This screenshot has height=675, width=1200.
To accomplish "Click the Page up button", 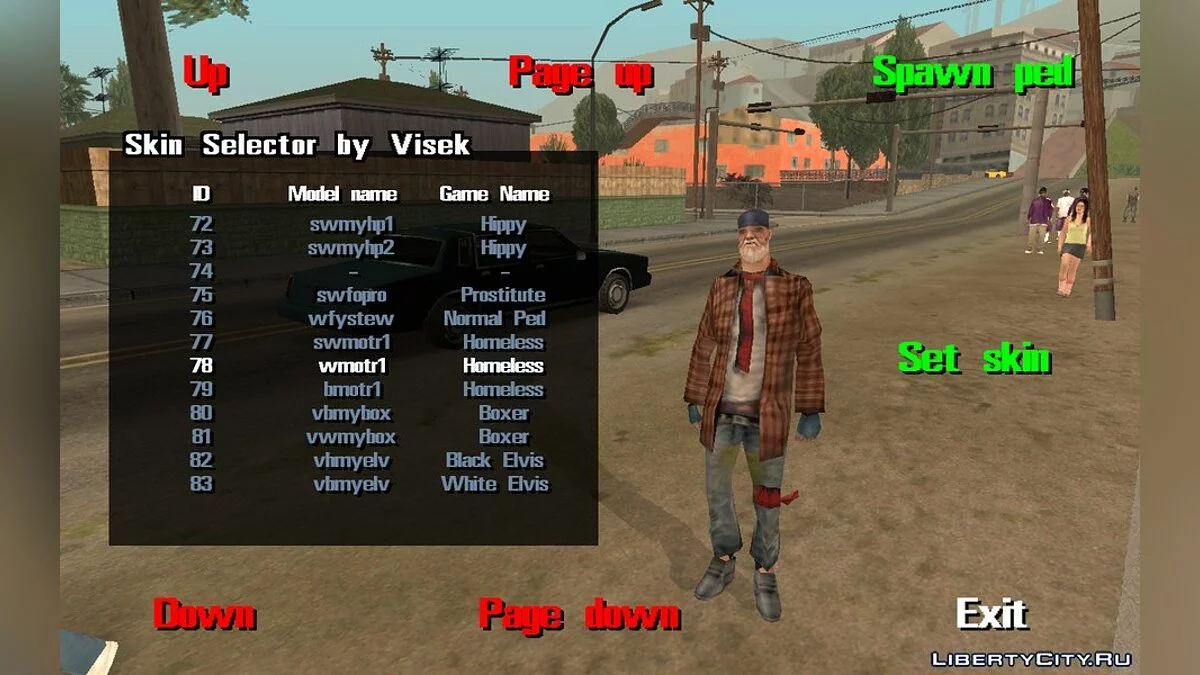I will (x=580, y=74).
